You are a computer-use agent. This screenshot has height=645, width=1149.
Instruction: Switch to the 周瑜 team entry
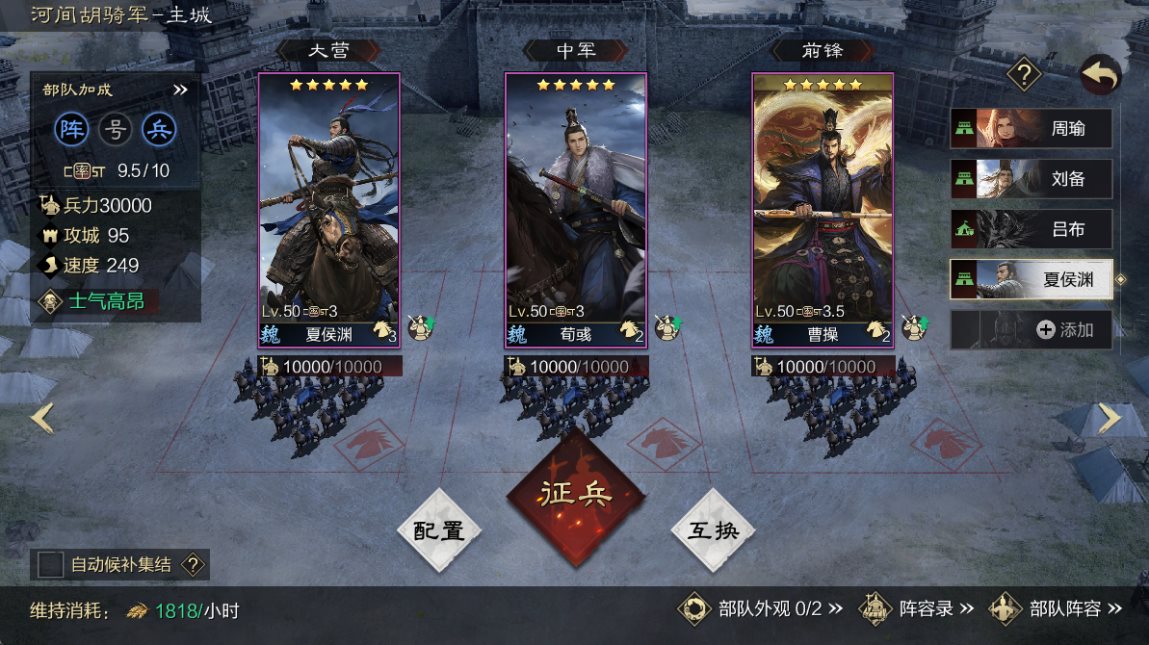(1030, 129)
